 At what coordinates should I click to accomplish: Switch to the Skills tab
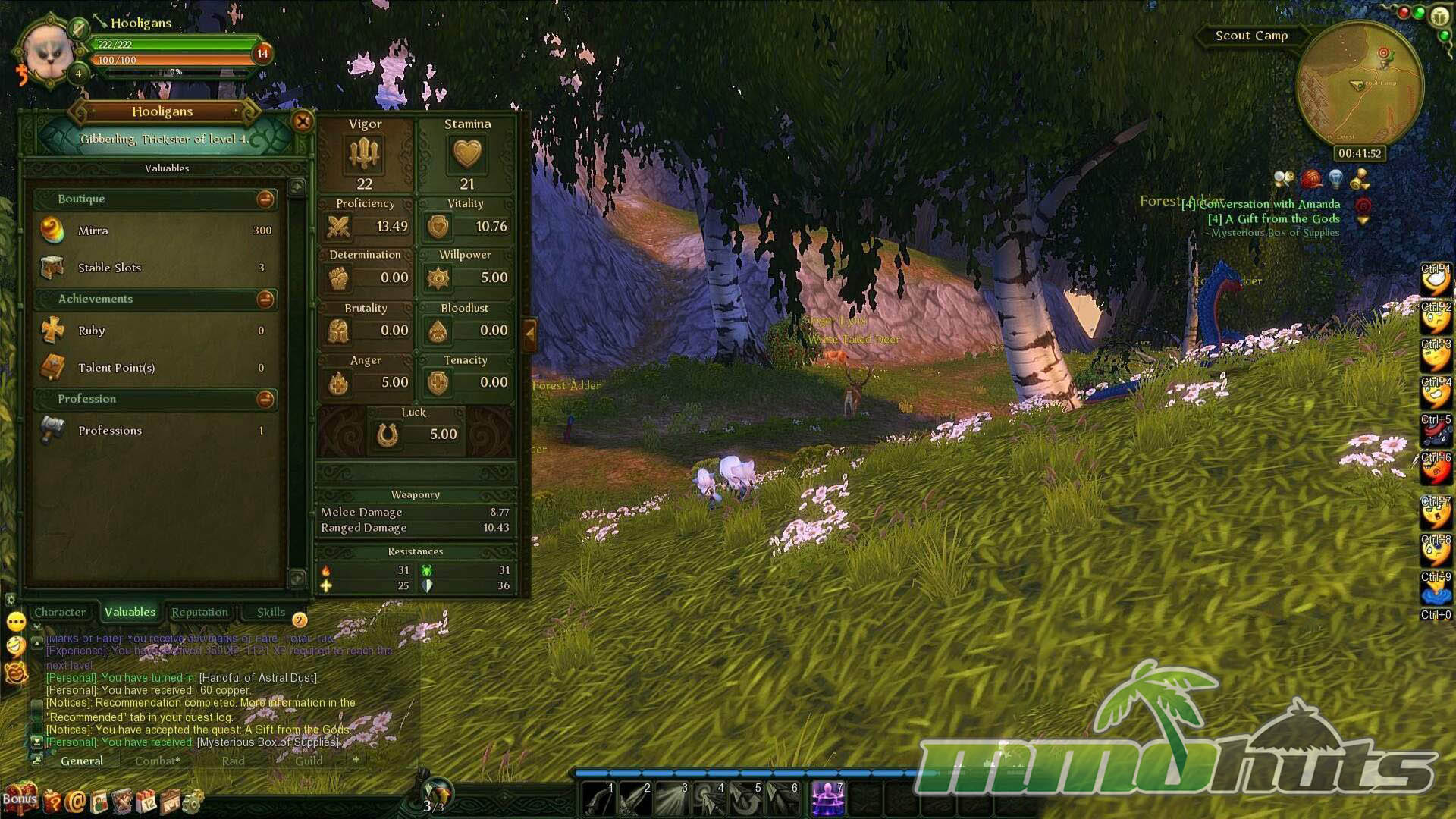coord(270,612)
